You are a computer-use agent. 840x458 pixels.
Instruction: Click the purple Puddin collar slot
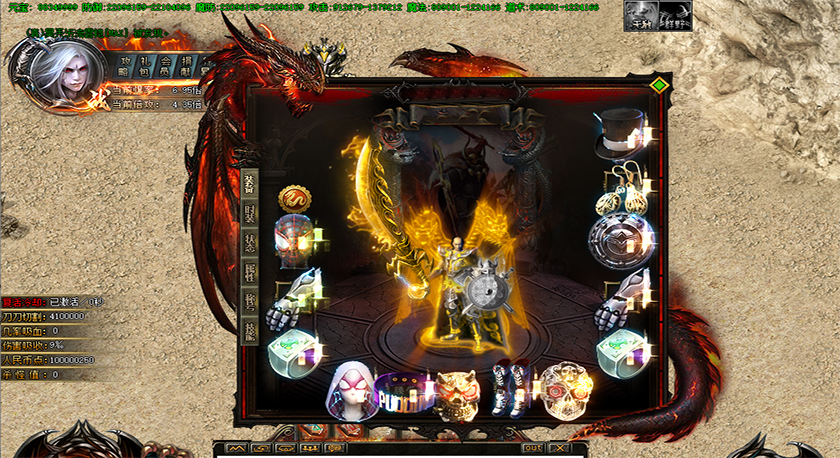click(405, 390)
